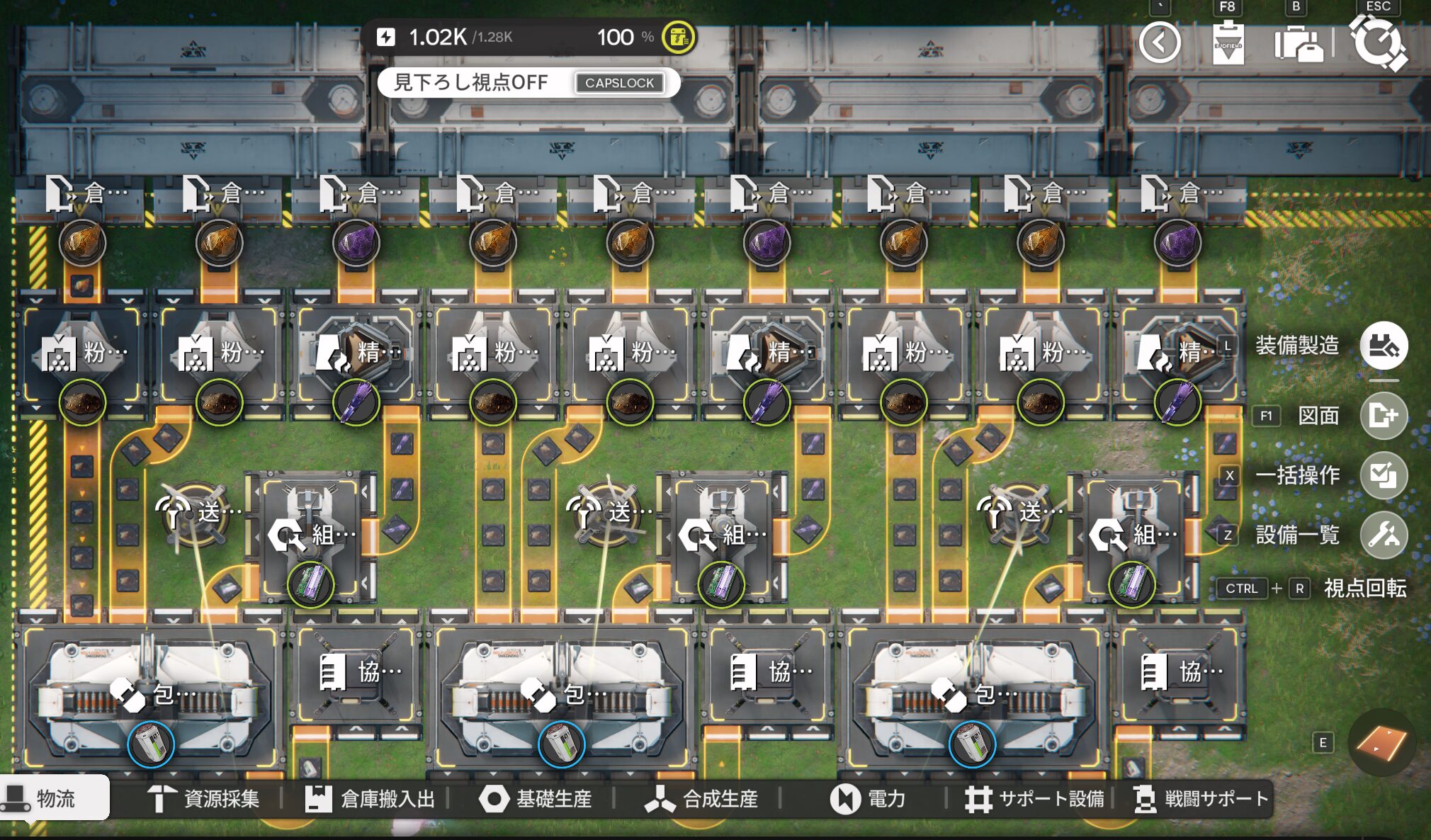Open the サポート設備 category
The height and width of the screenshot is (840, 1431).
pos(1034,799)
